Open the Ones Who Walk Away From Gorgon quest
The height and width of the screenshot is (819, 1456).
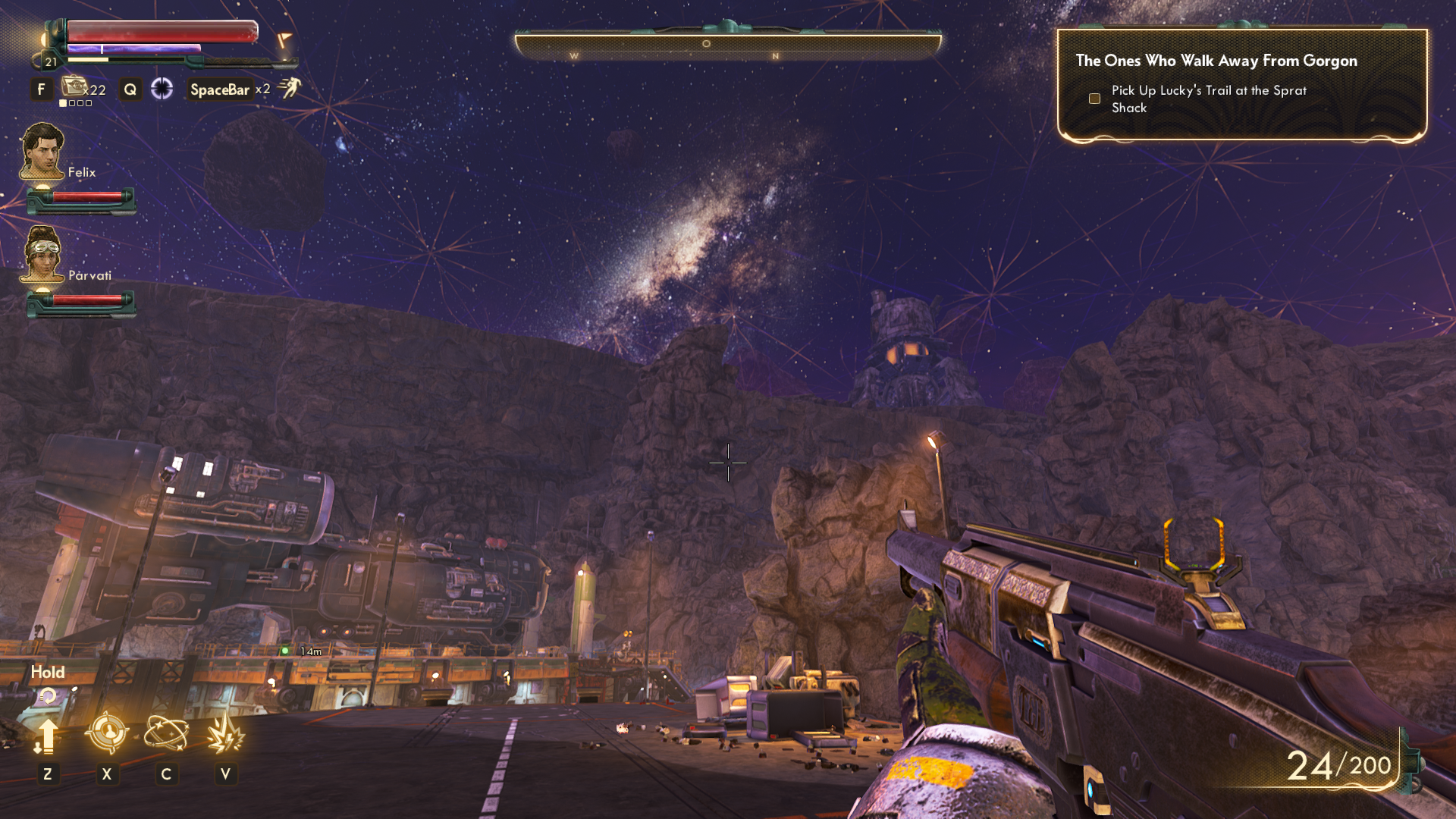[1216, 61]
